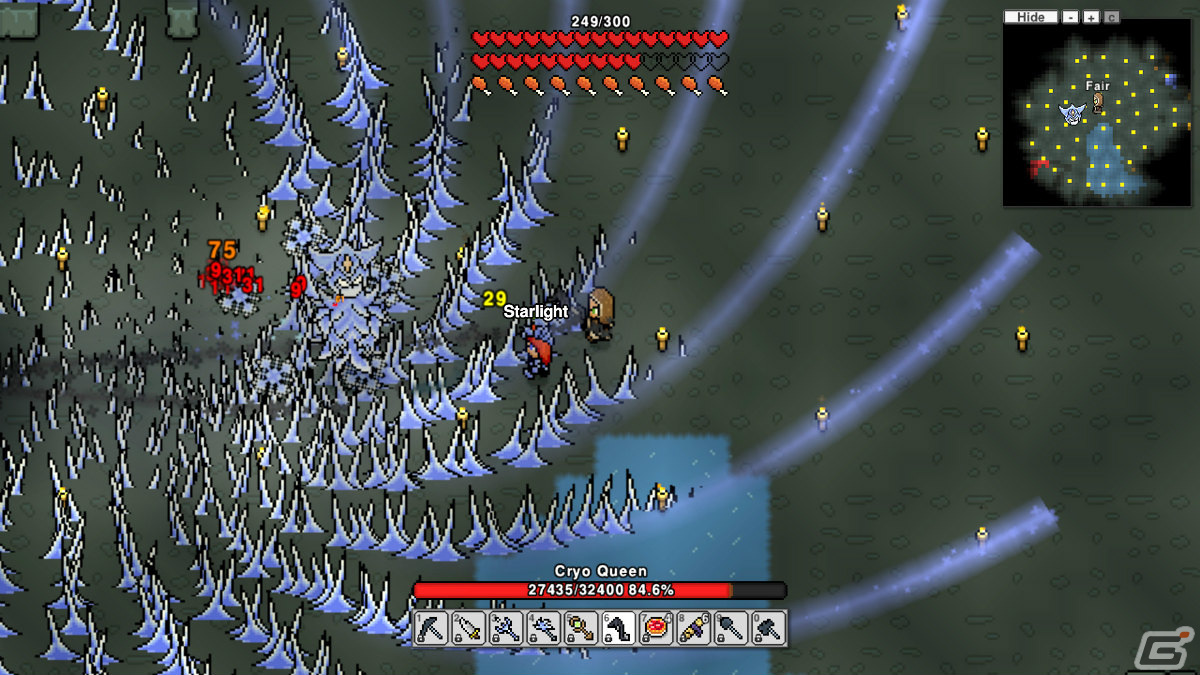1200x675 pixels.
Task: Click the Cryo Queen boss marker on minimap
Action: (x=1073, y=114)
